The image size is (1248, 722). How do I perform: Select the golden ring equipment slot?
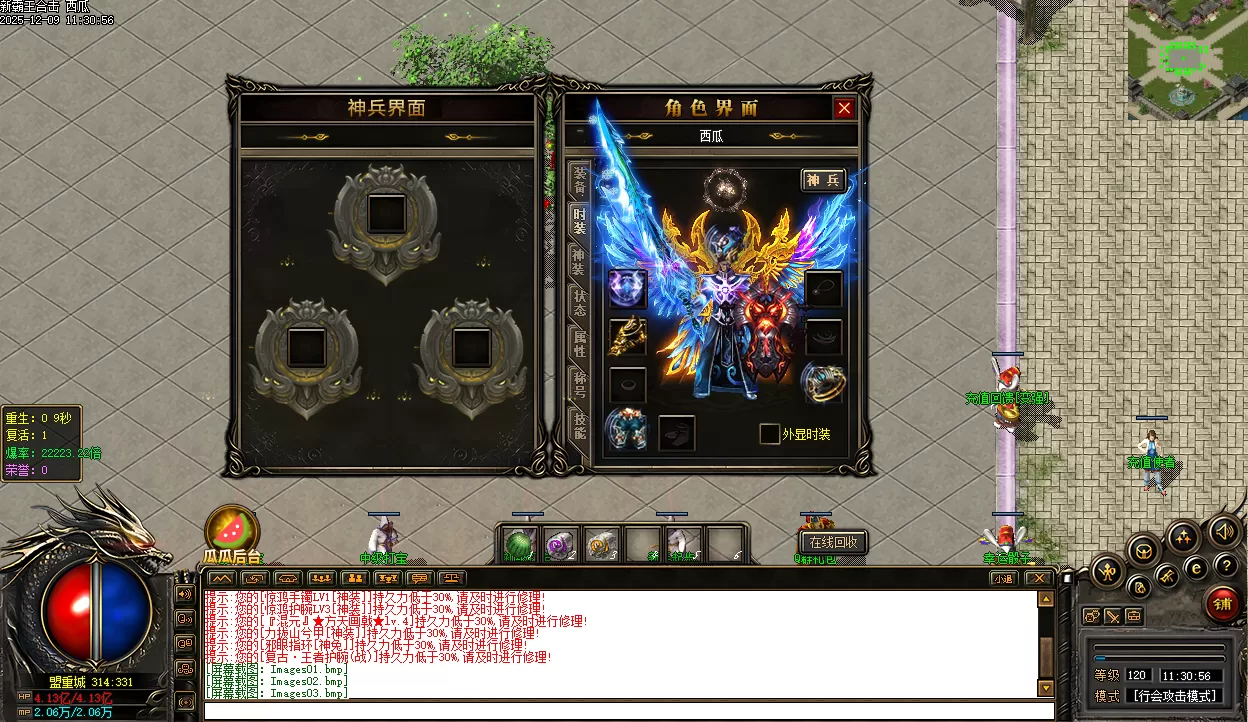pos(823,382)
